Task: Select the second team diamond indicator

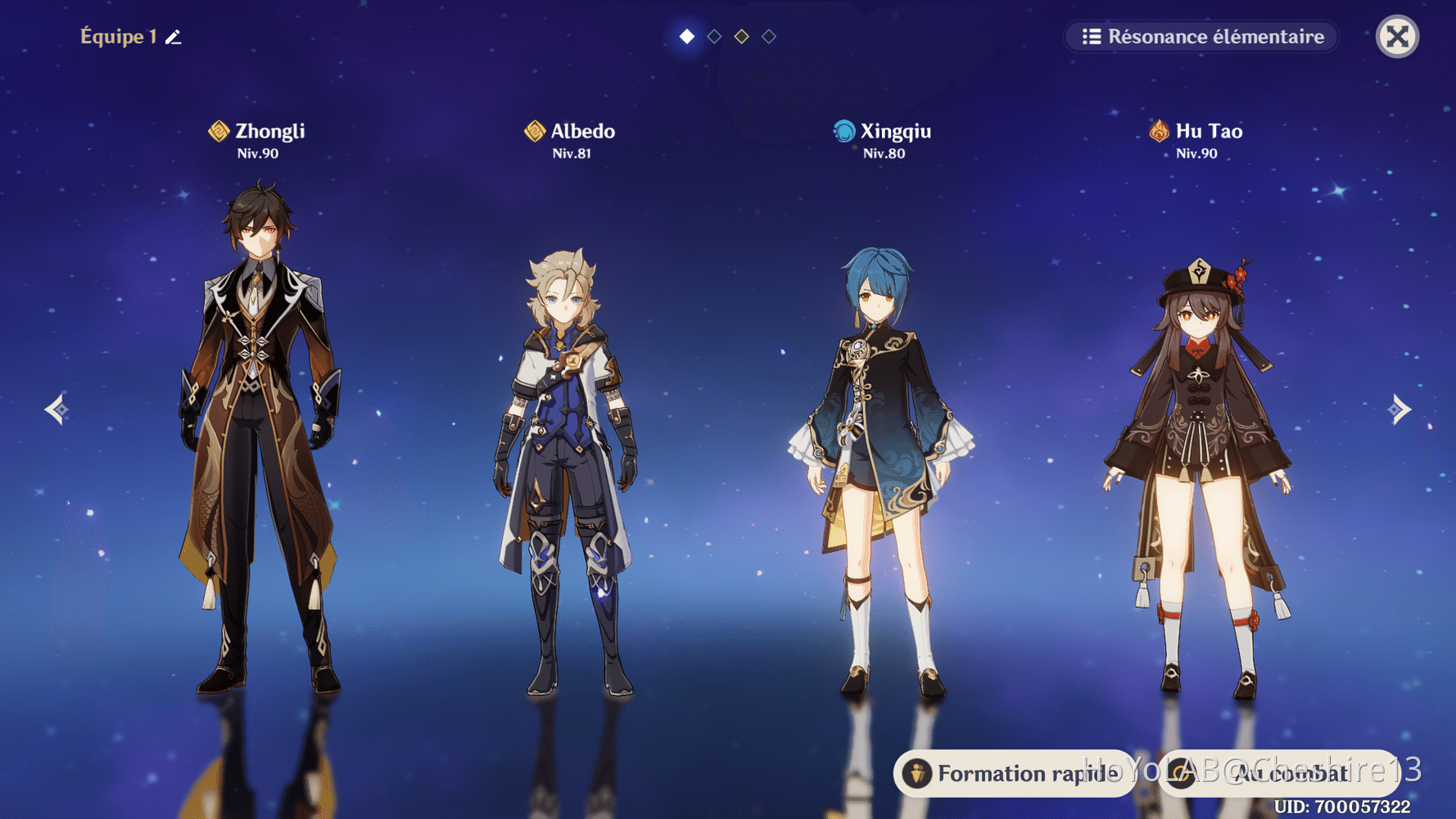Action: pyautogui.click(x=713, y=36)
